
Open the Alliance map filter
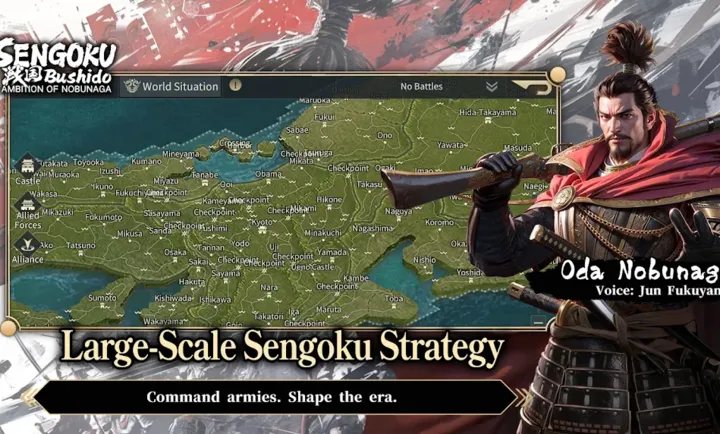[28, 247]
